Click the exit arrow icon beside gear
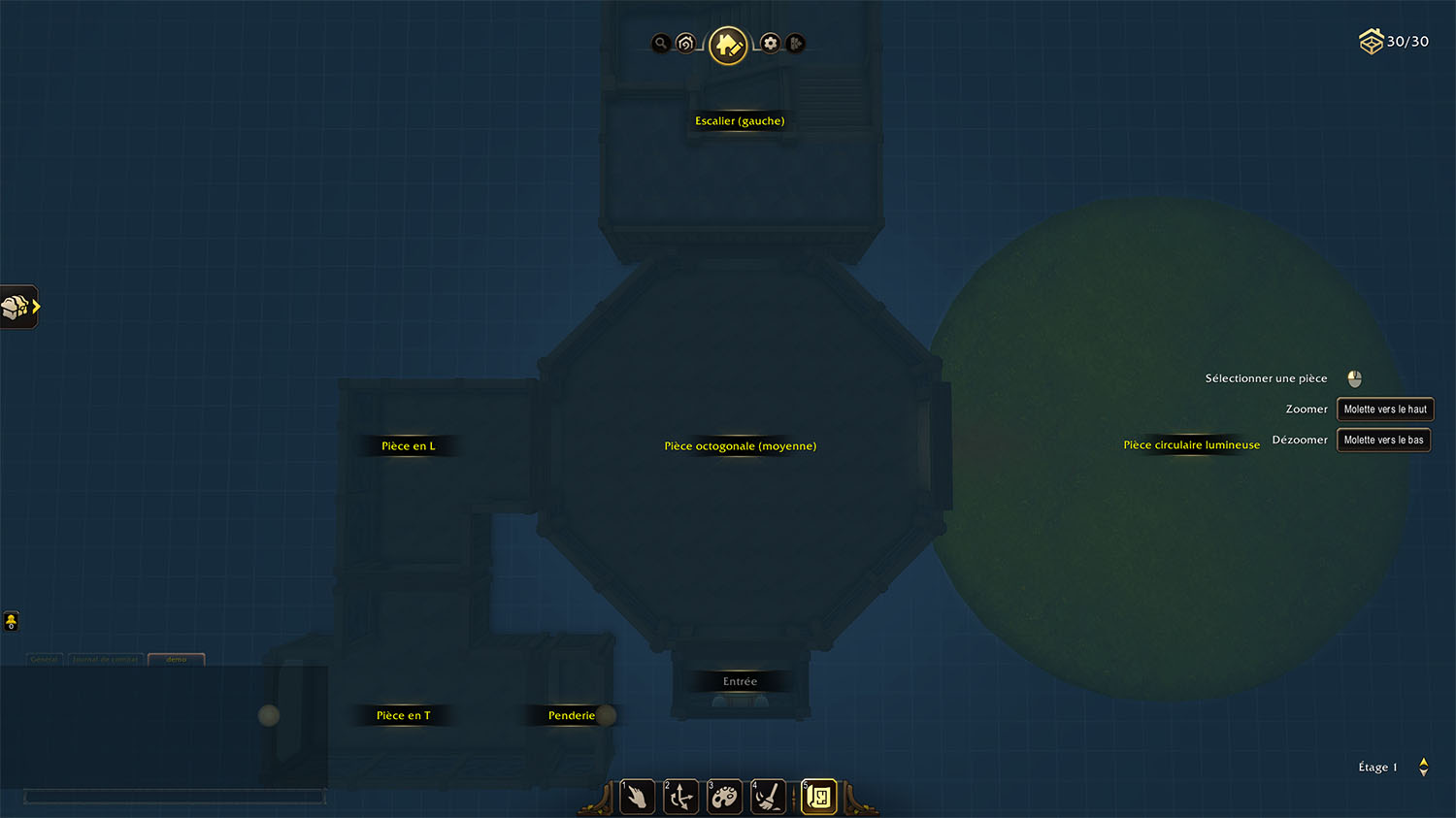This screenshot has height=818, width=1456. [795, 44]
